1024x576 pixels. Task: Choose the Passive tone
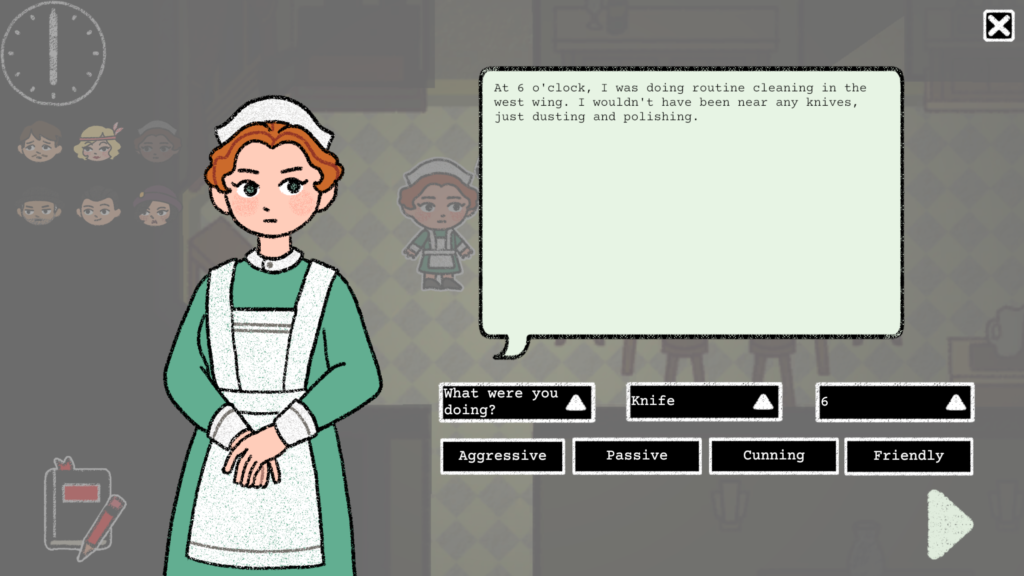pos(637,456)
